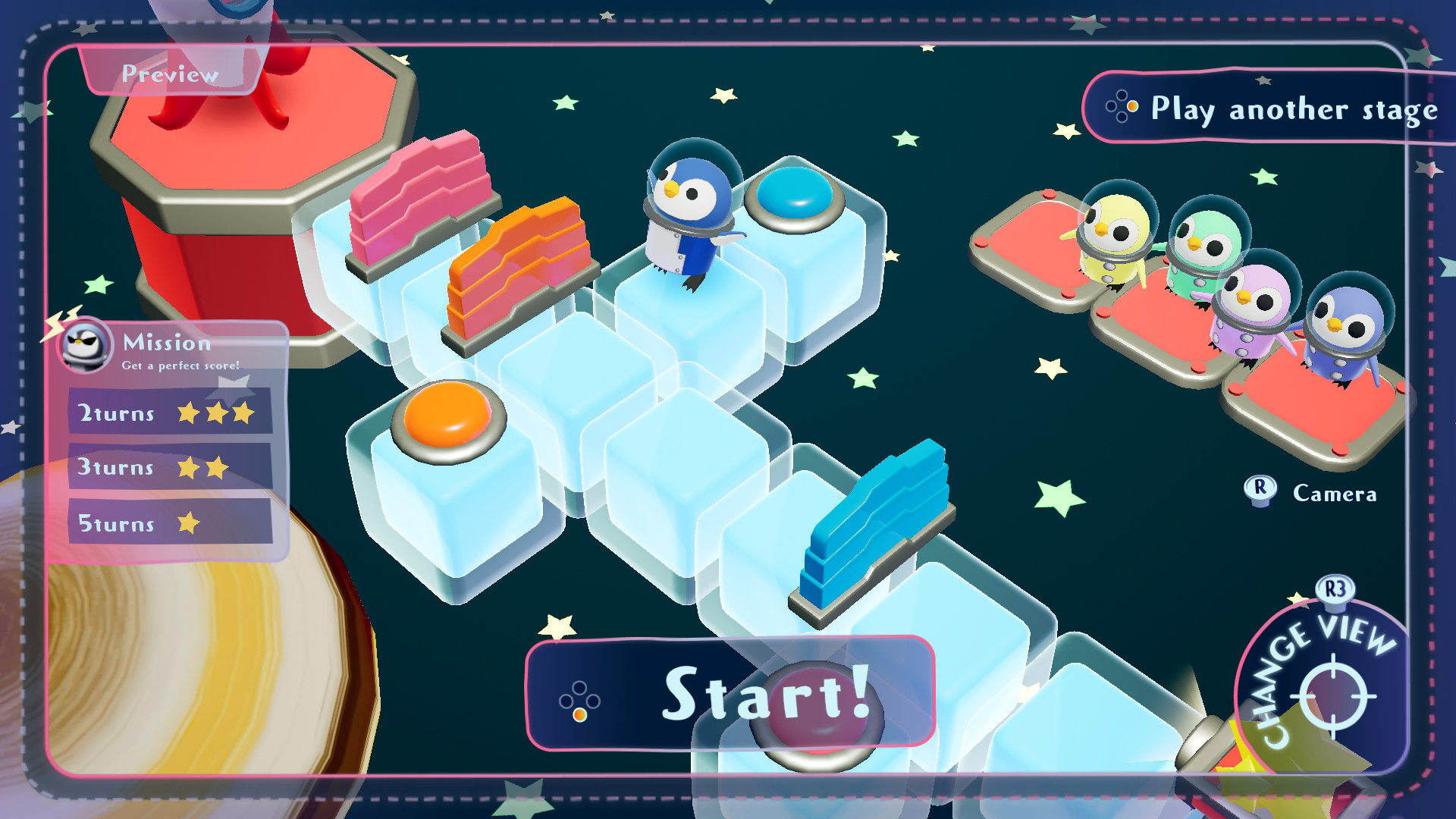Select the Preview tab label

[x=170, y=74]
